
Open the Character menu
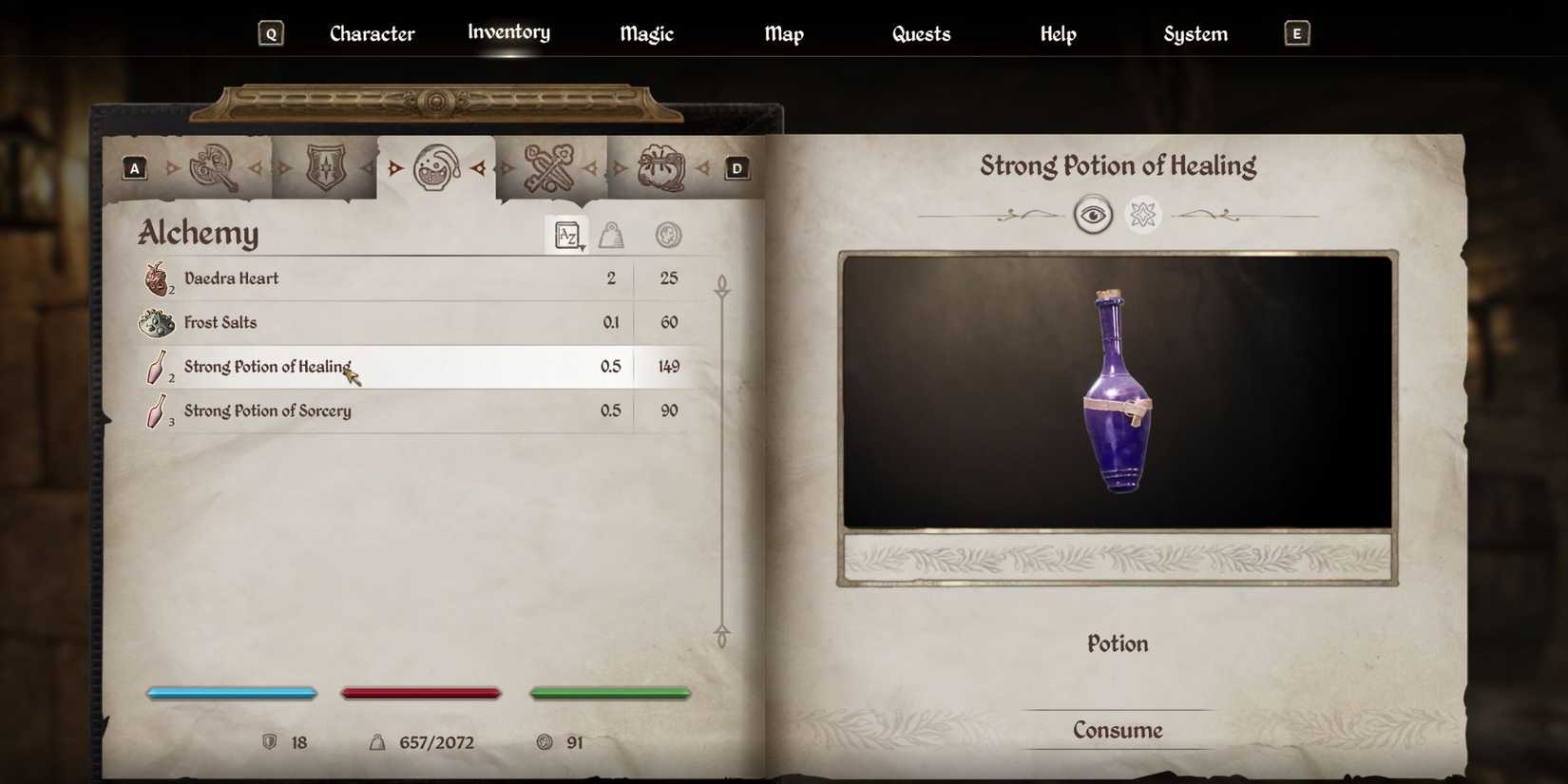pyautogui.click(x=372, y=33)
